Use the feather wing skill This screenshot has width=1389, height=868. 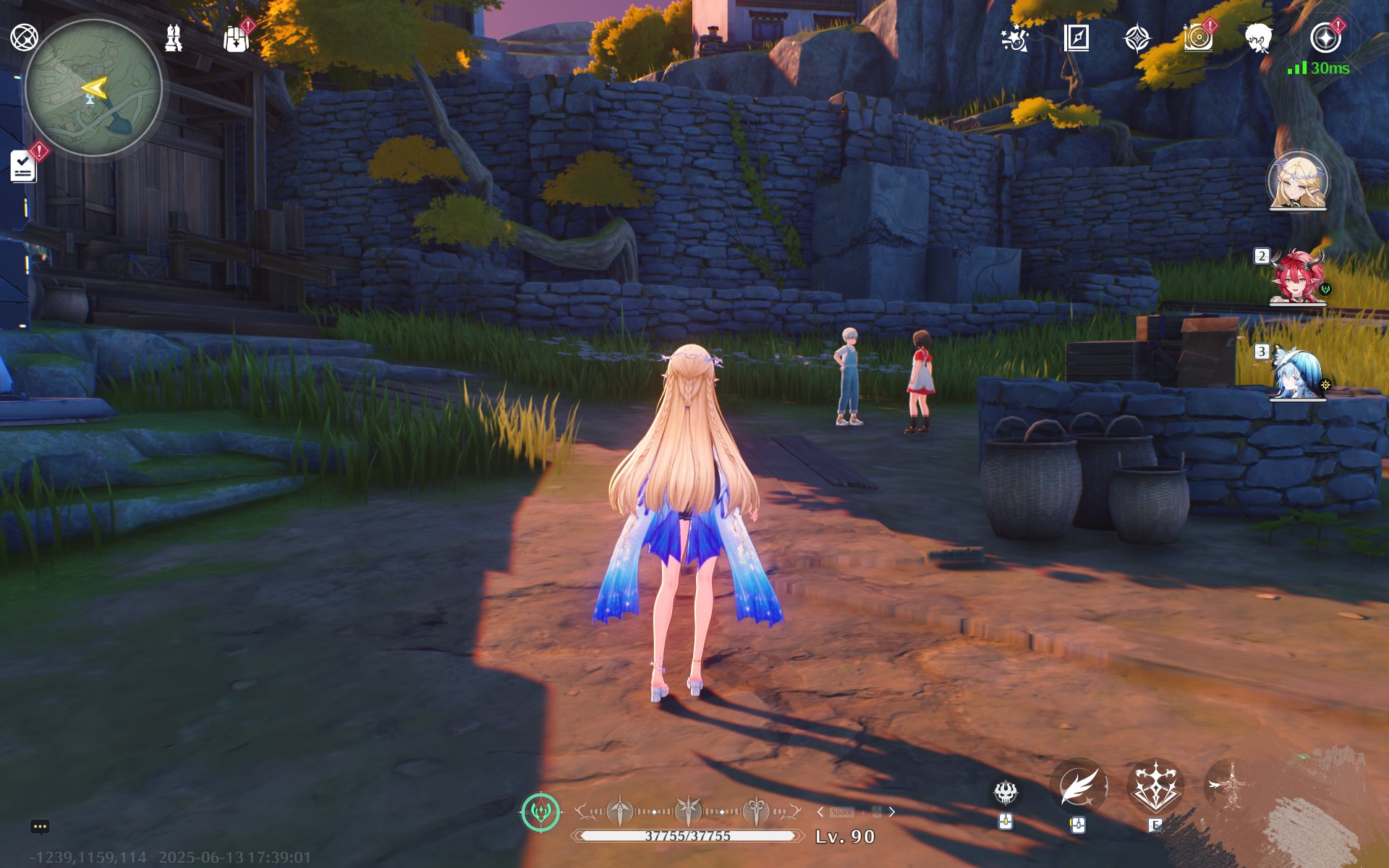[x=1079, y=786]
